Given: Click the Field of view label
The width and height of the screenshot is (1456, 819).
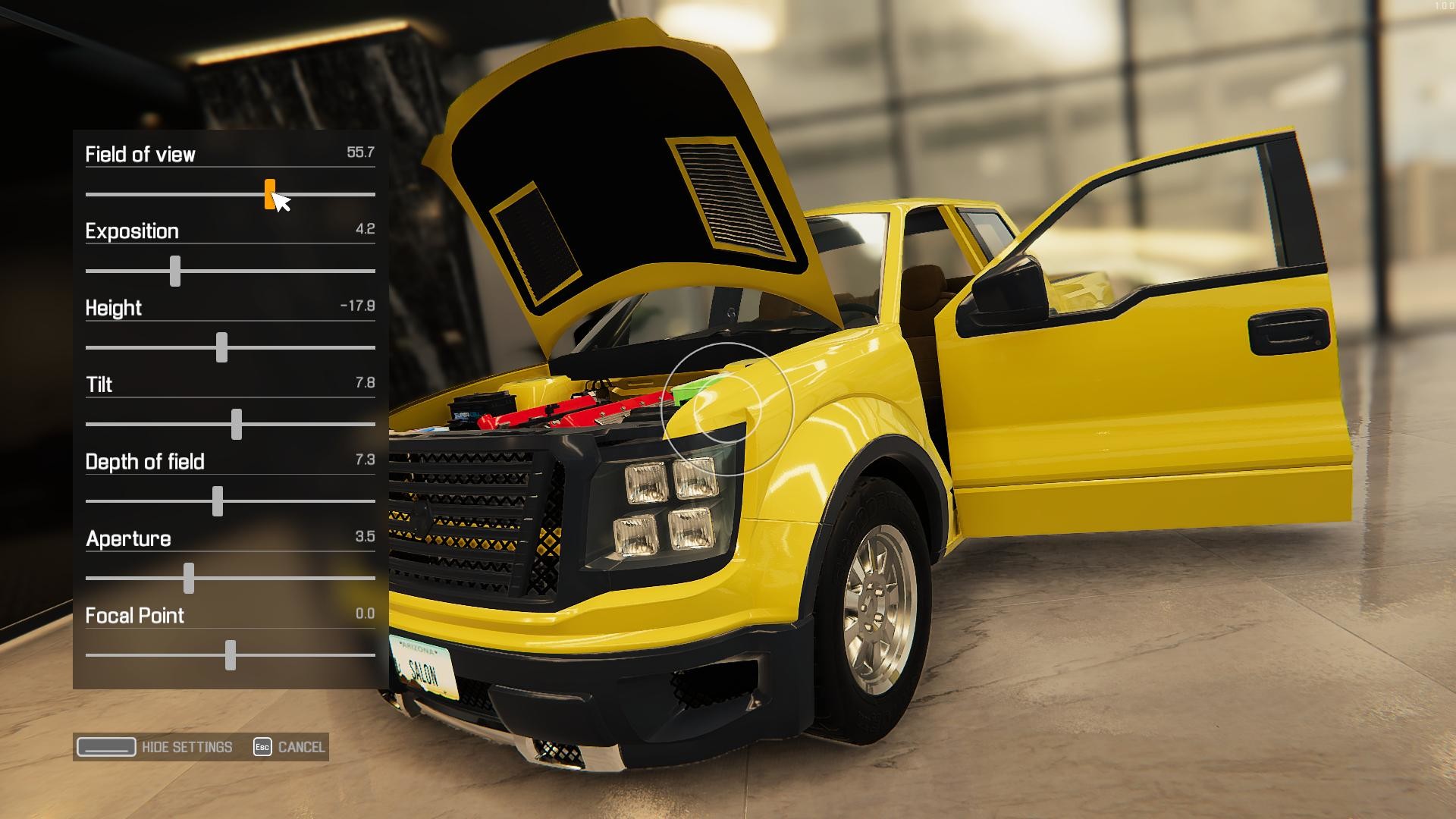Looking at the screenshot, I should click(x=140, y=154).
